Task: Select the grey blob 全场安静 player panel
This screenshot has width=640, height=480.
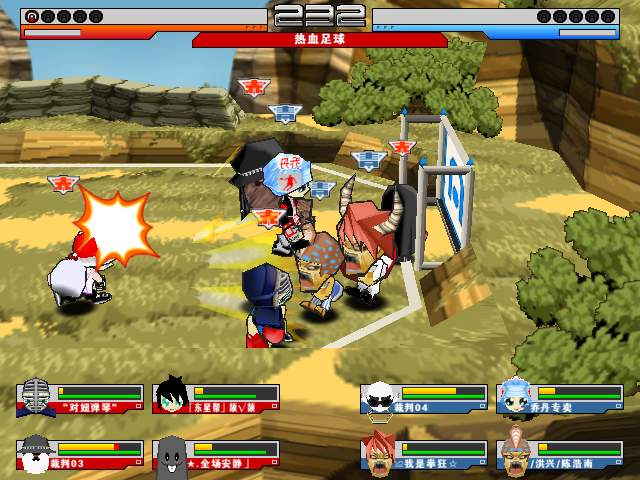Action: coord(216,455)
